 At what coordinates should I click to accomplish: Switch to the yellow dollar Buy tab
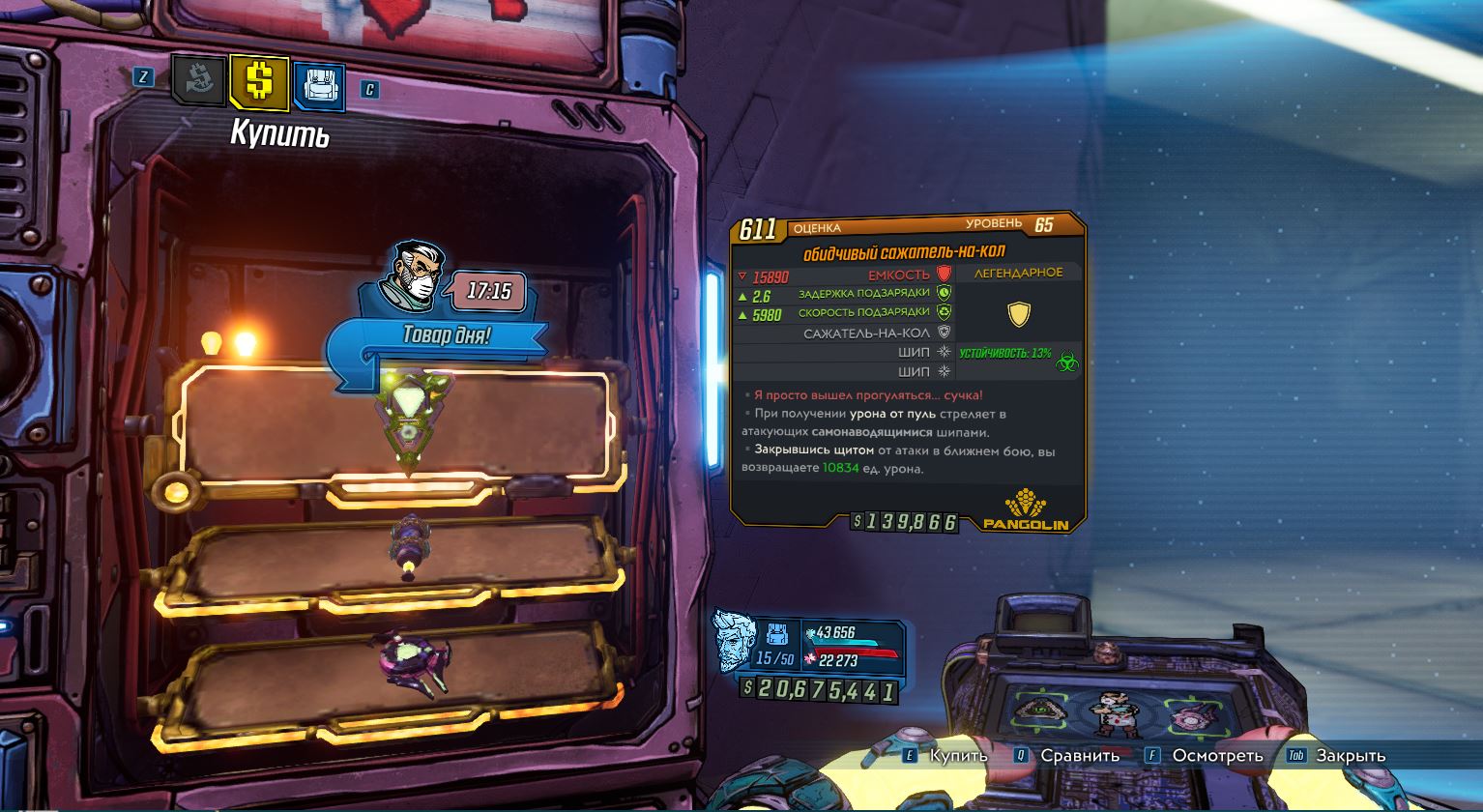[259, 81]
